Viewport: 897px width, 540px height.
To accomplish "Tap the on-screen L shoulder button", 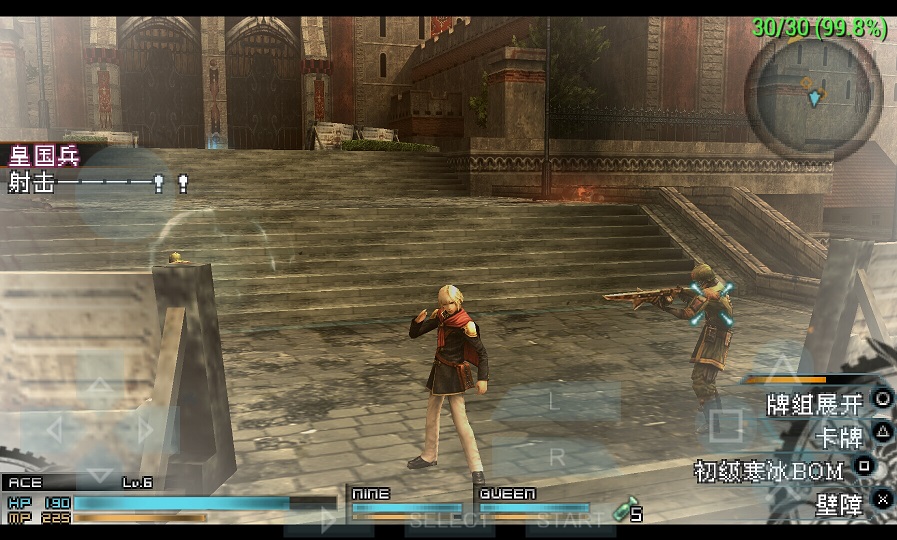I will (x=555, y=401).
